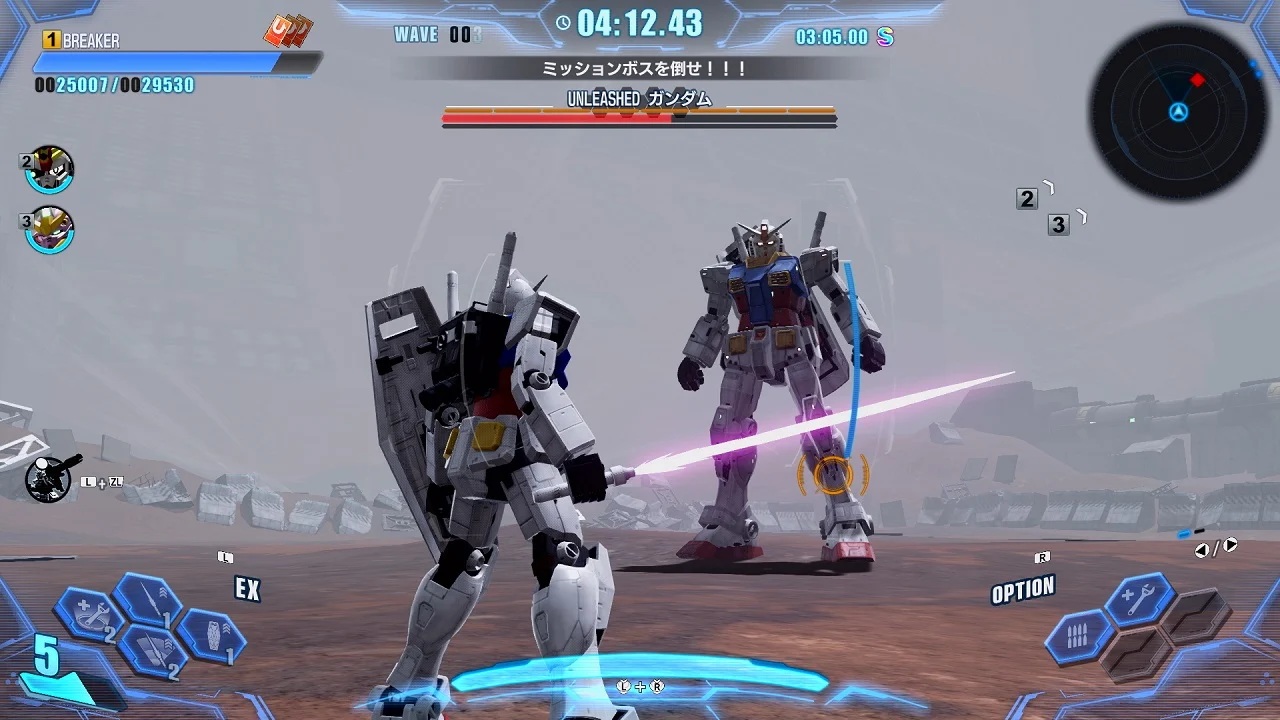Click the circular radar minimap
This screenshot has width=1280, height=720.
point(1179,111)
